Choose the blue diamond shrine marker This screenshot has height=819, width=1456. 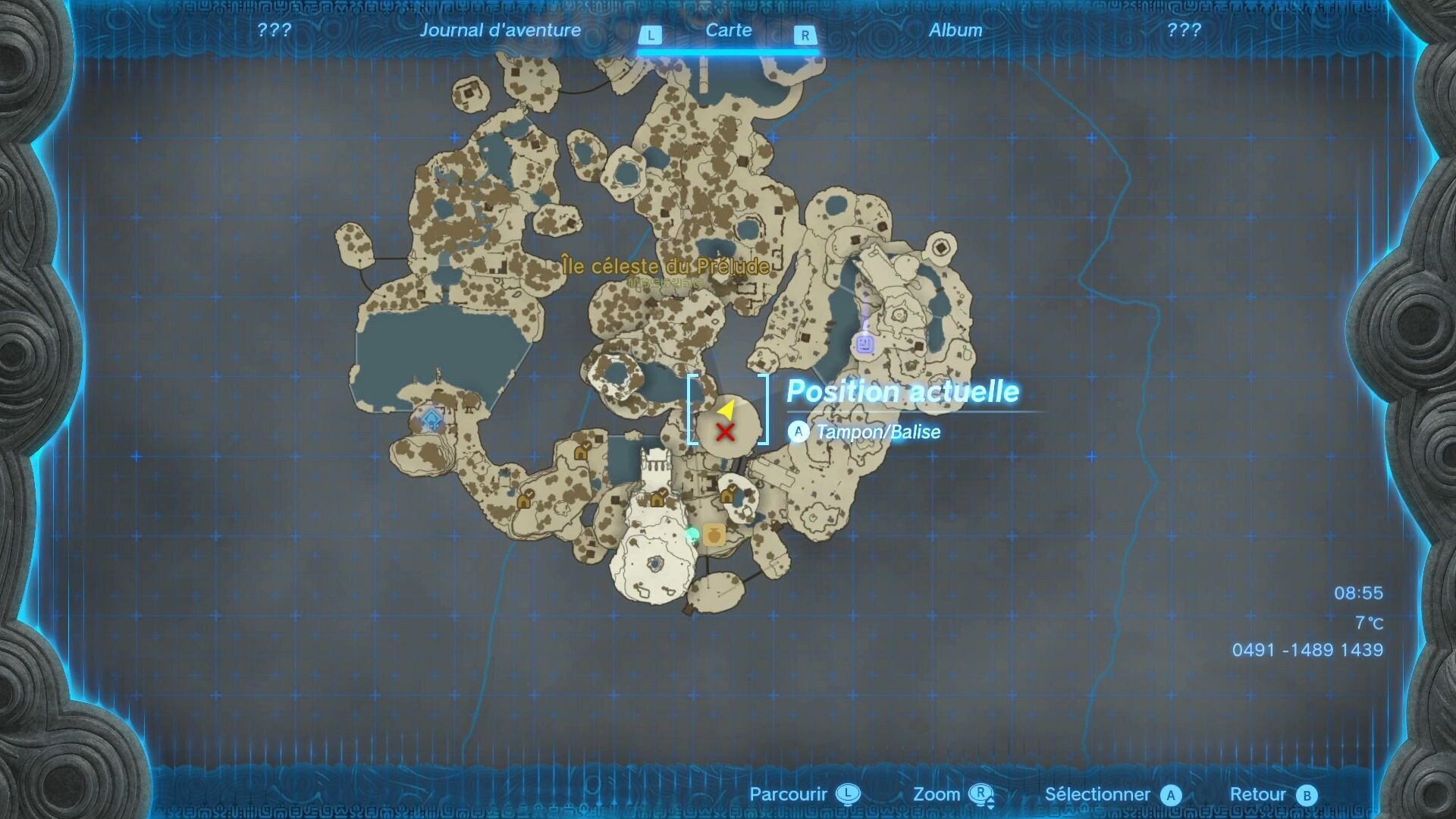pyautogui.click(x=431, y=419)
